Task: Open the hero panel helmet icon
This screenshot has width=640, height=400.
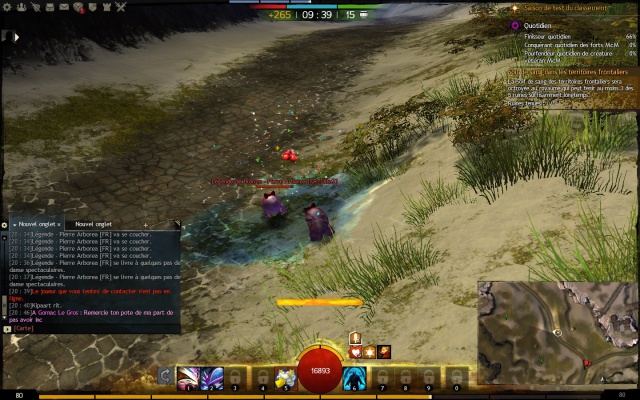Action: [22, 7]
